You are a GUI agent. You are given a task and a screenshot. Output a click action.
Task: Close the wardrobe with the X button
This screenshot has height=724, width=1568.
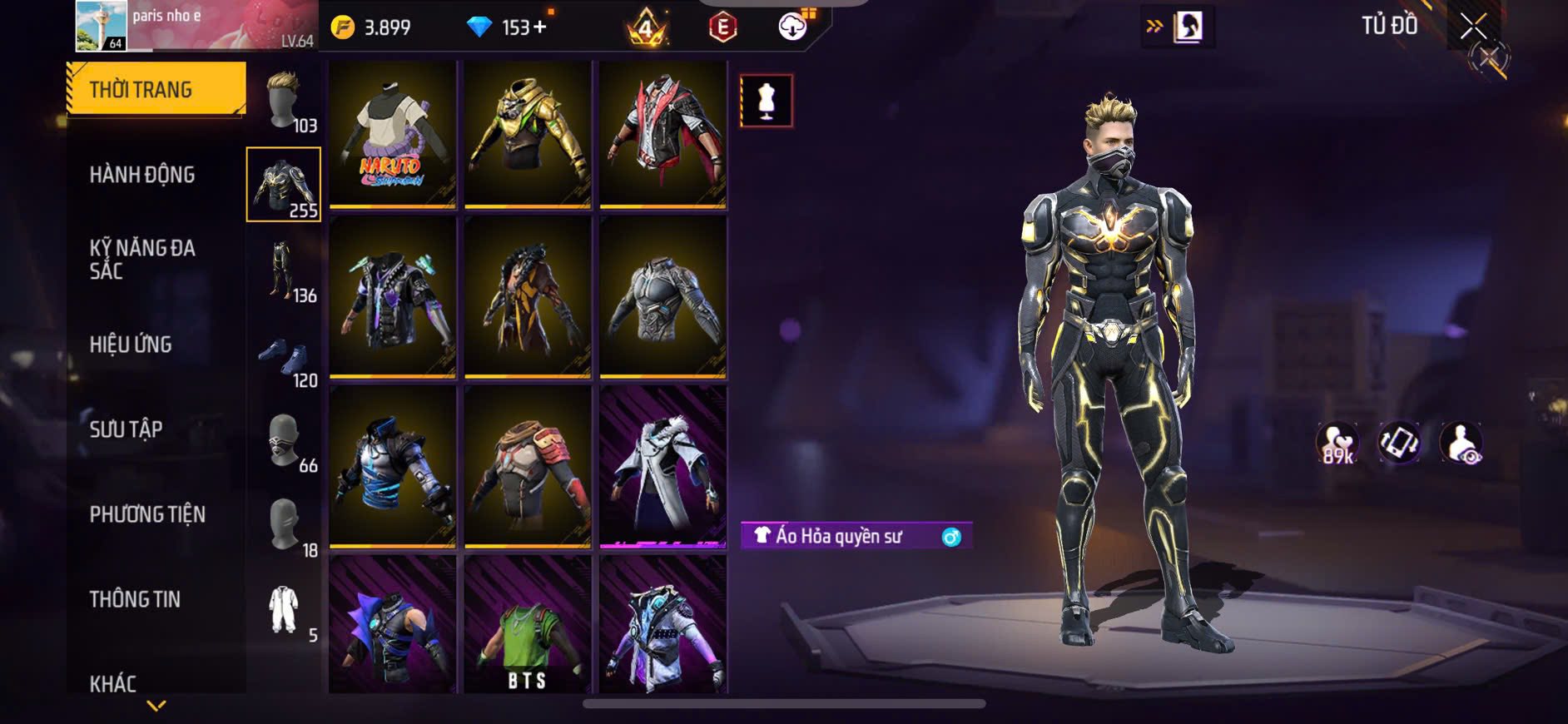(1473, 27)
